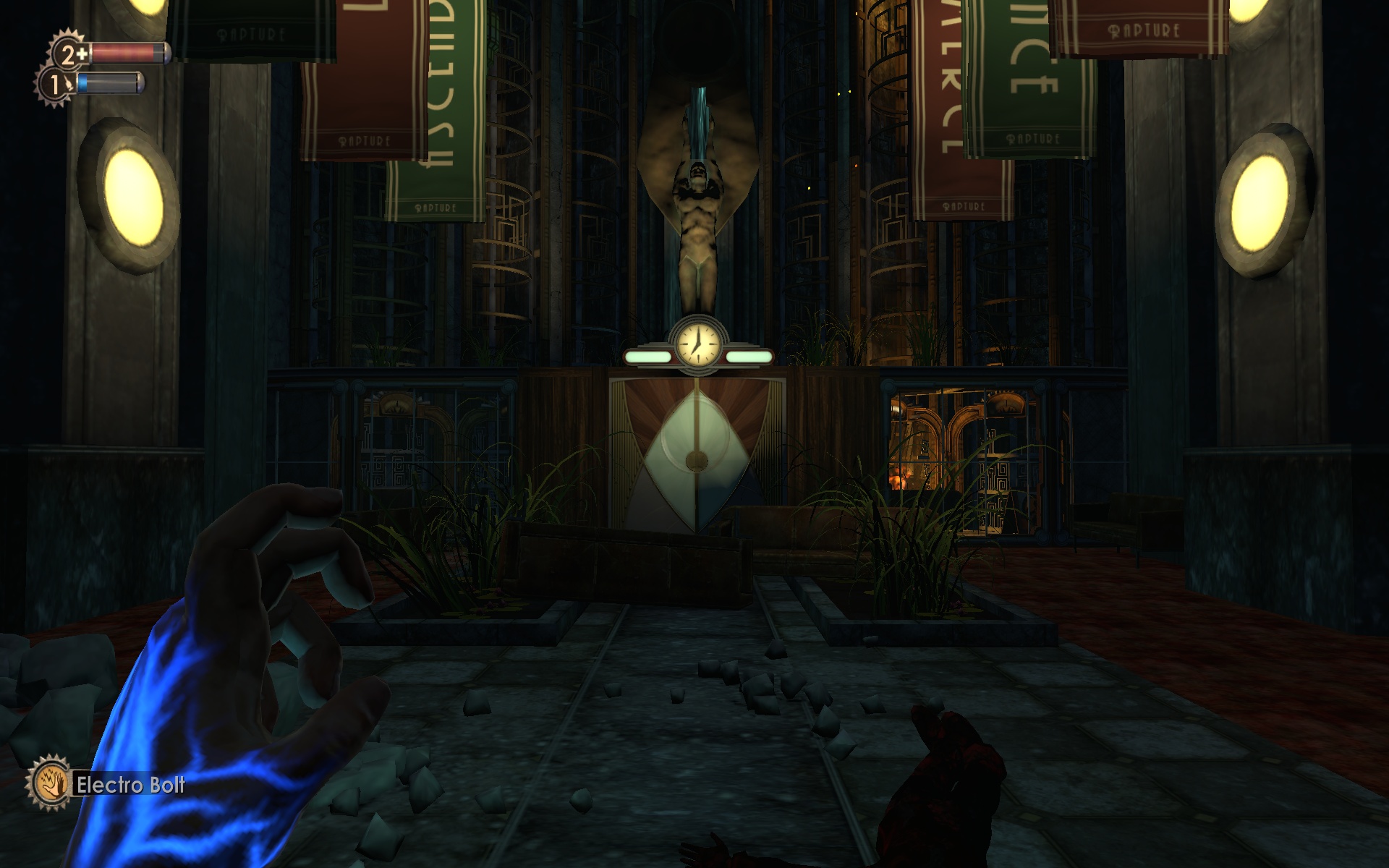Open the Art Deco double doors below the clock
1389x868 pixels.
[697, 448]
